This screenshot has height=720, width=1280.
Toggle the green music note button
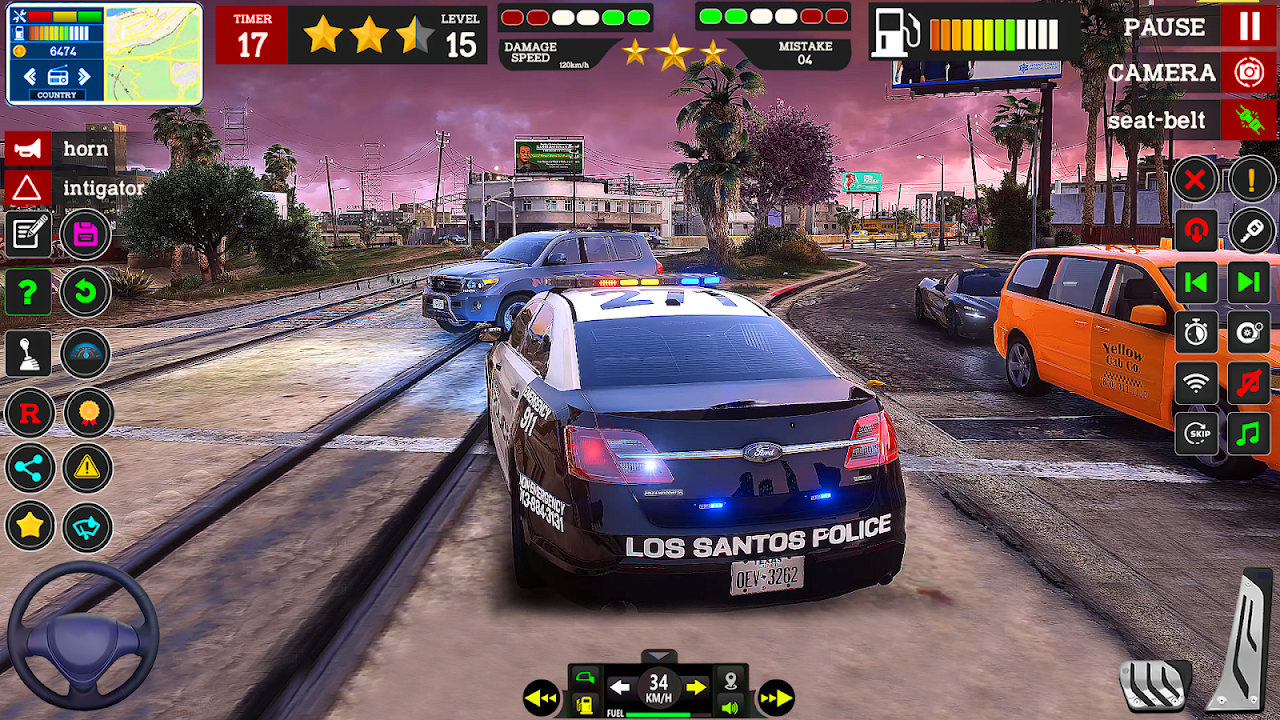[x=1250, y=433]
